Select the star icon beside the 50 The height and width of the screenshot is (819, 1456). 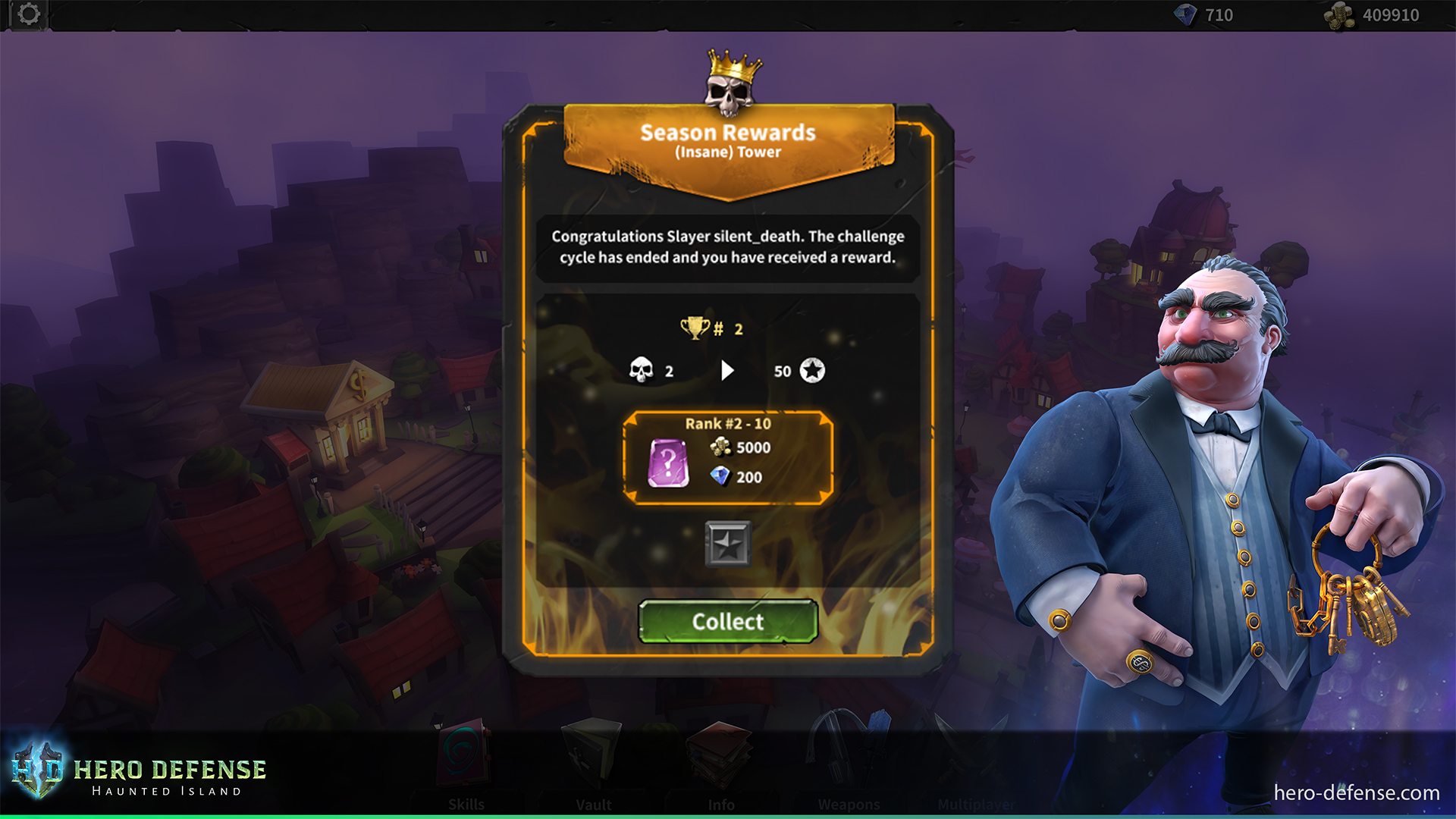pos(811,372)
